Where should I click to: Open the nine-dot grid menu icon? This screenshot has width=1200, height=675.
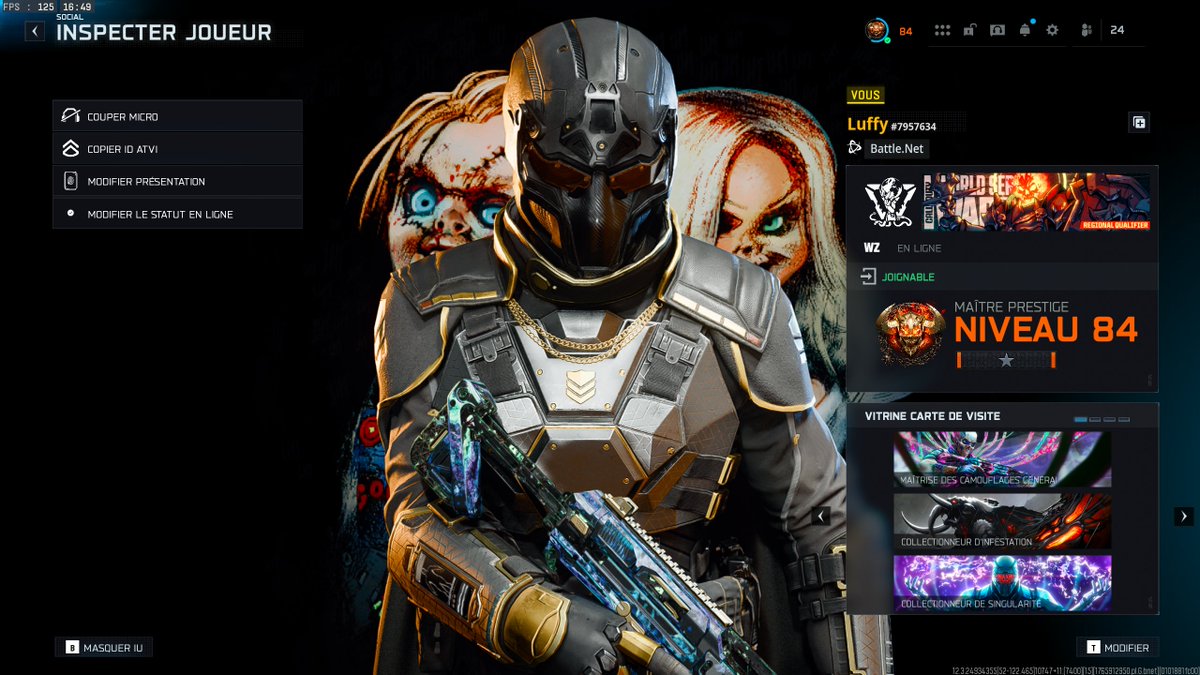[x=942, y=30]
